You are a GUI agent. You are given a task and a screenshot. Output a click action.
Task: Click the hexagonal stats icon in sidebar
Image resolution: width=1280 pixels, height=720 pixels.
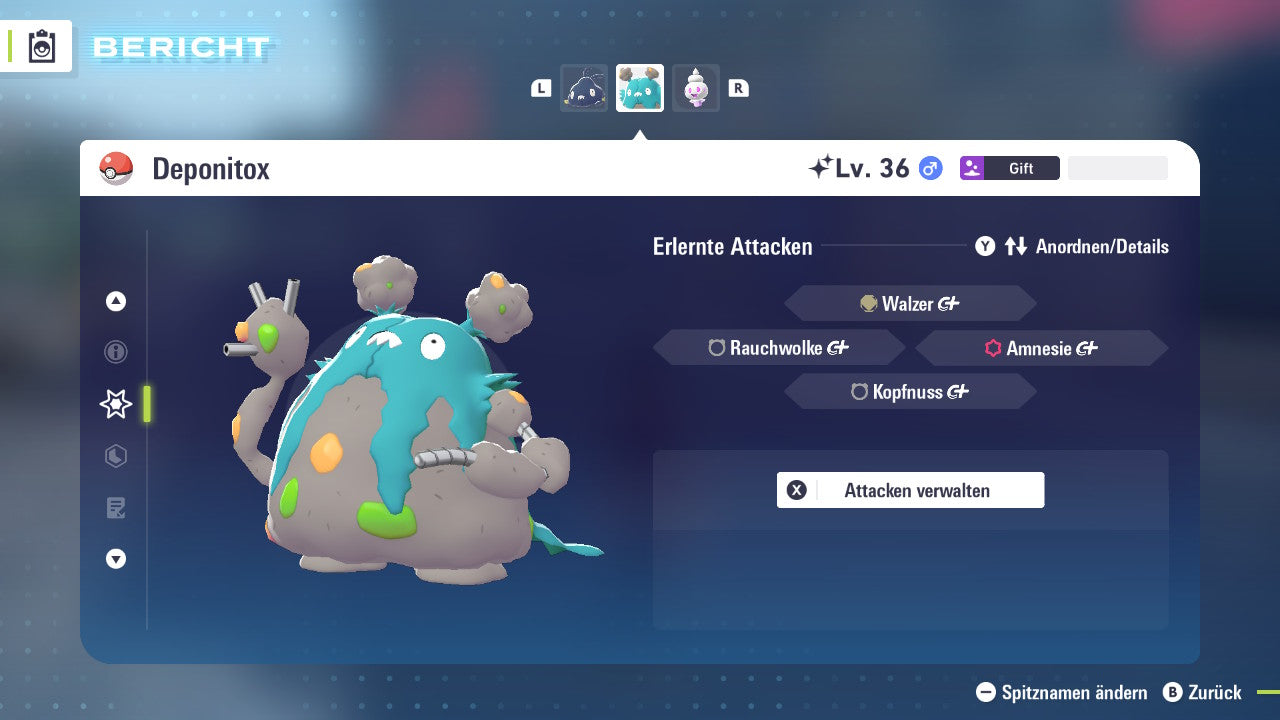[115, 456]
